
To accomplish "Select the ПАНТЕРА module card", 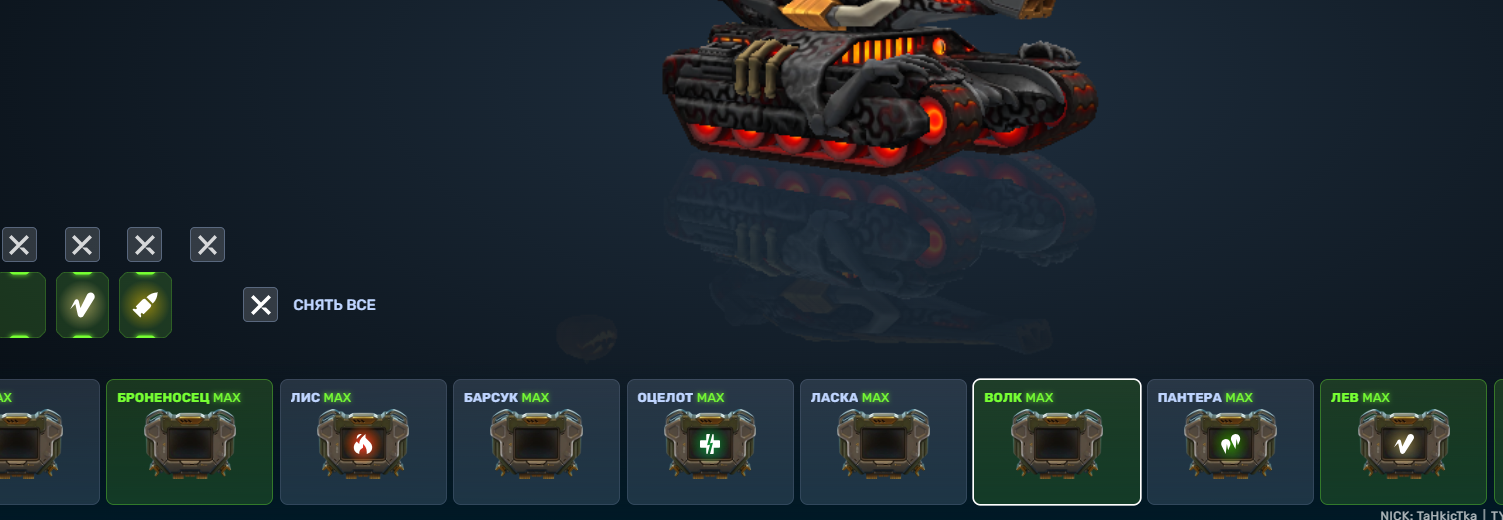I will [1230, 442].
